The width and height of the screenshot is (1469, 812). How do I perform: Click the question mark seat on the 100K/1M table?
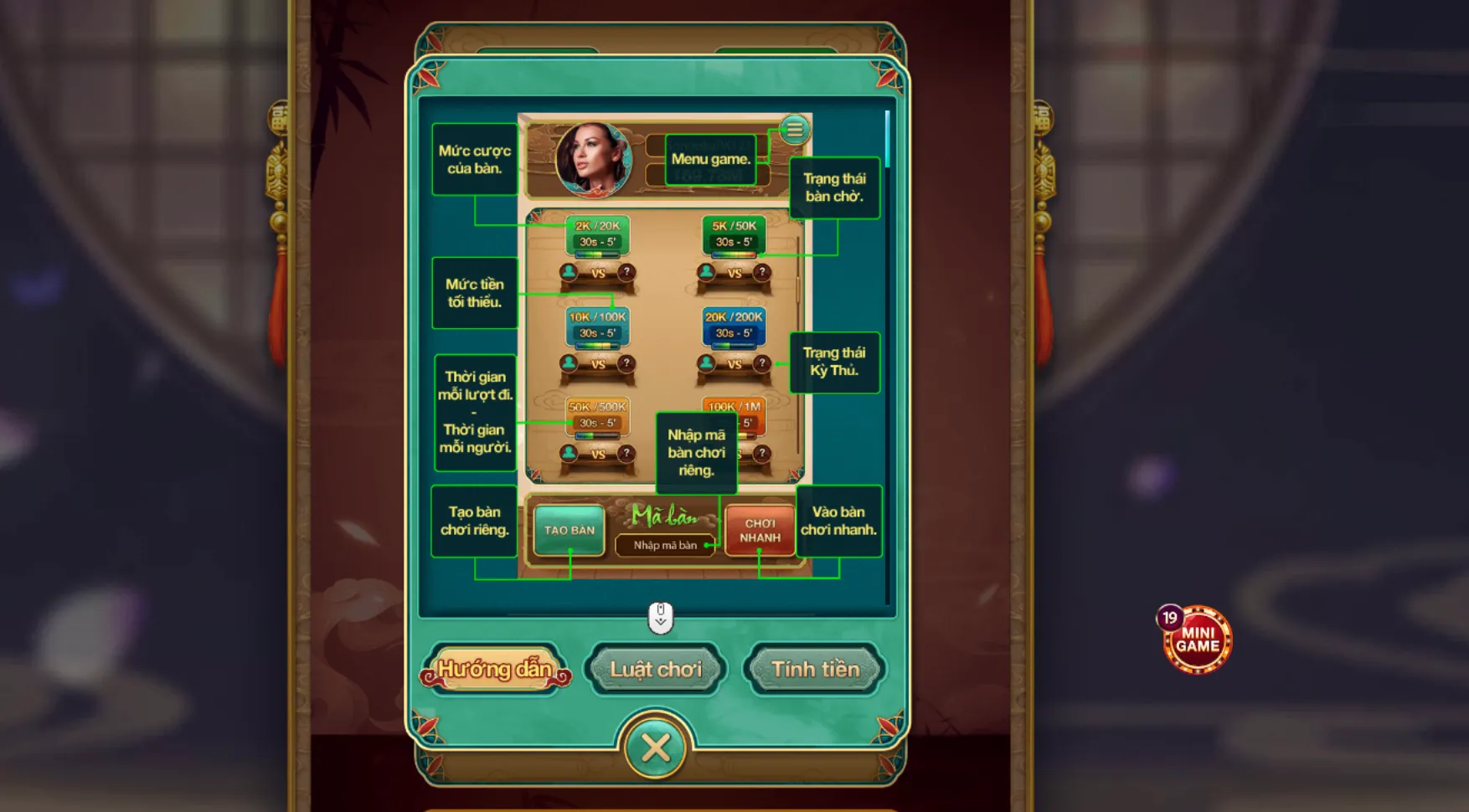(760, 455)
